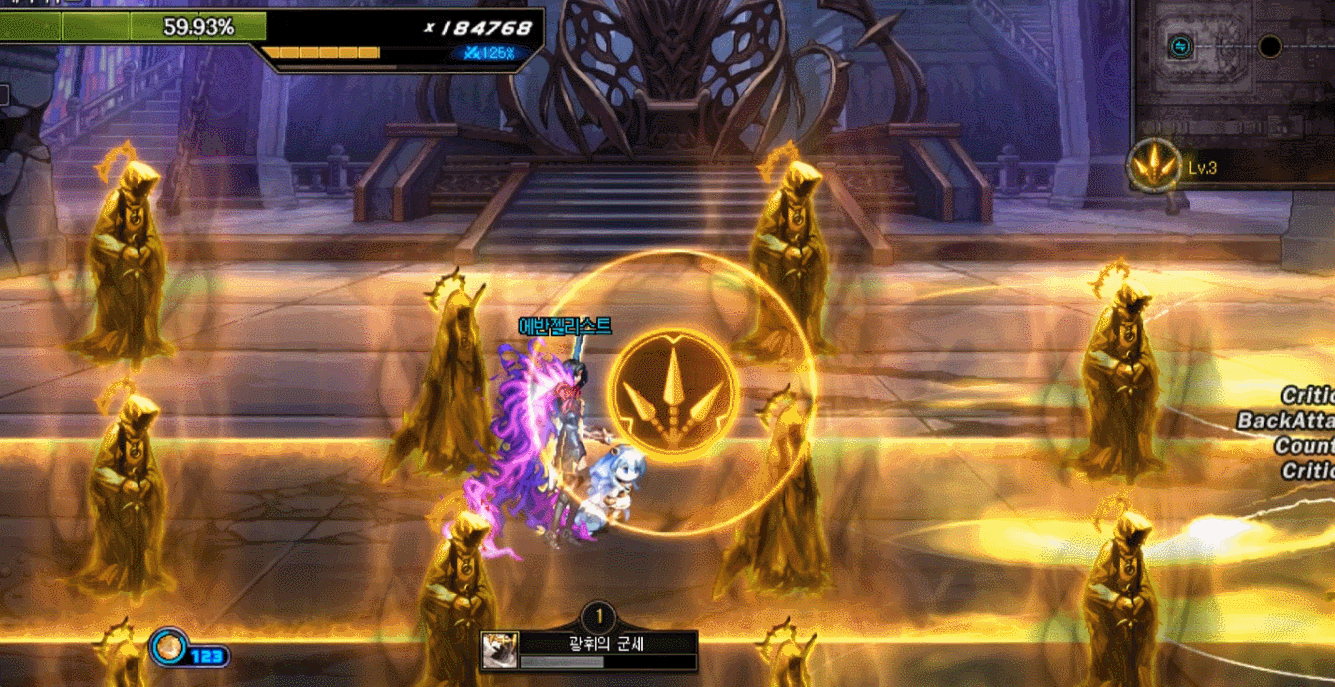
Task: Select the blue arrows room marker on minimap
Action: (x=1180, y=46)
